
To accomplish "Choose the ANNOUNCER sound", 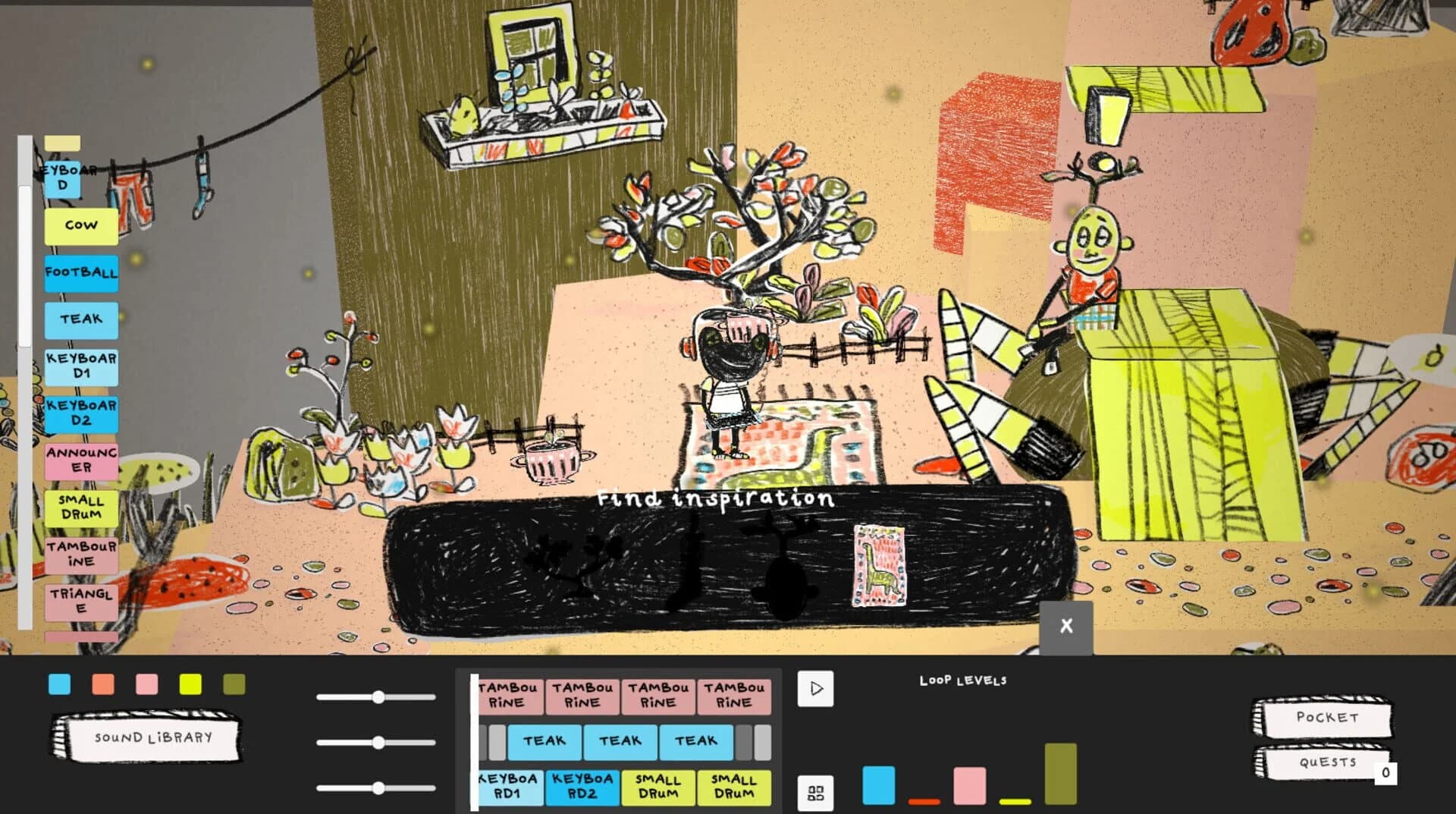I will pyautogui.click(x=80, y=461).
